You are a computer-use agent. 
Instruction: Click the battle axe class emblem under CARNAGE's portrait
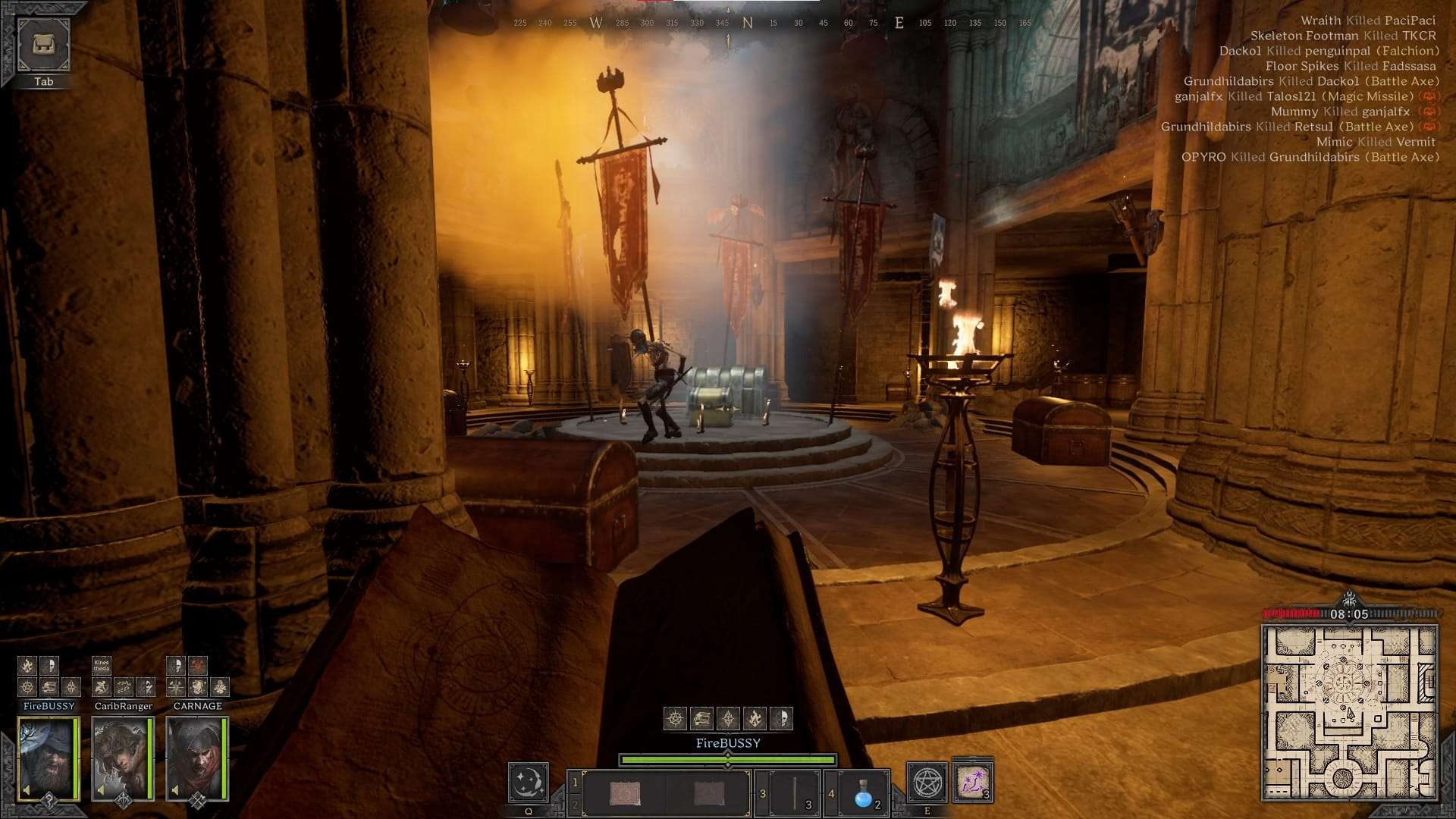tap(198, 801)
